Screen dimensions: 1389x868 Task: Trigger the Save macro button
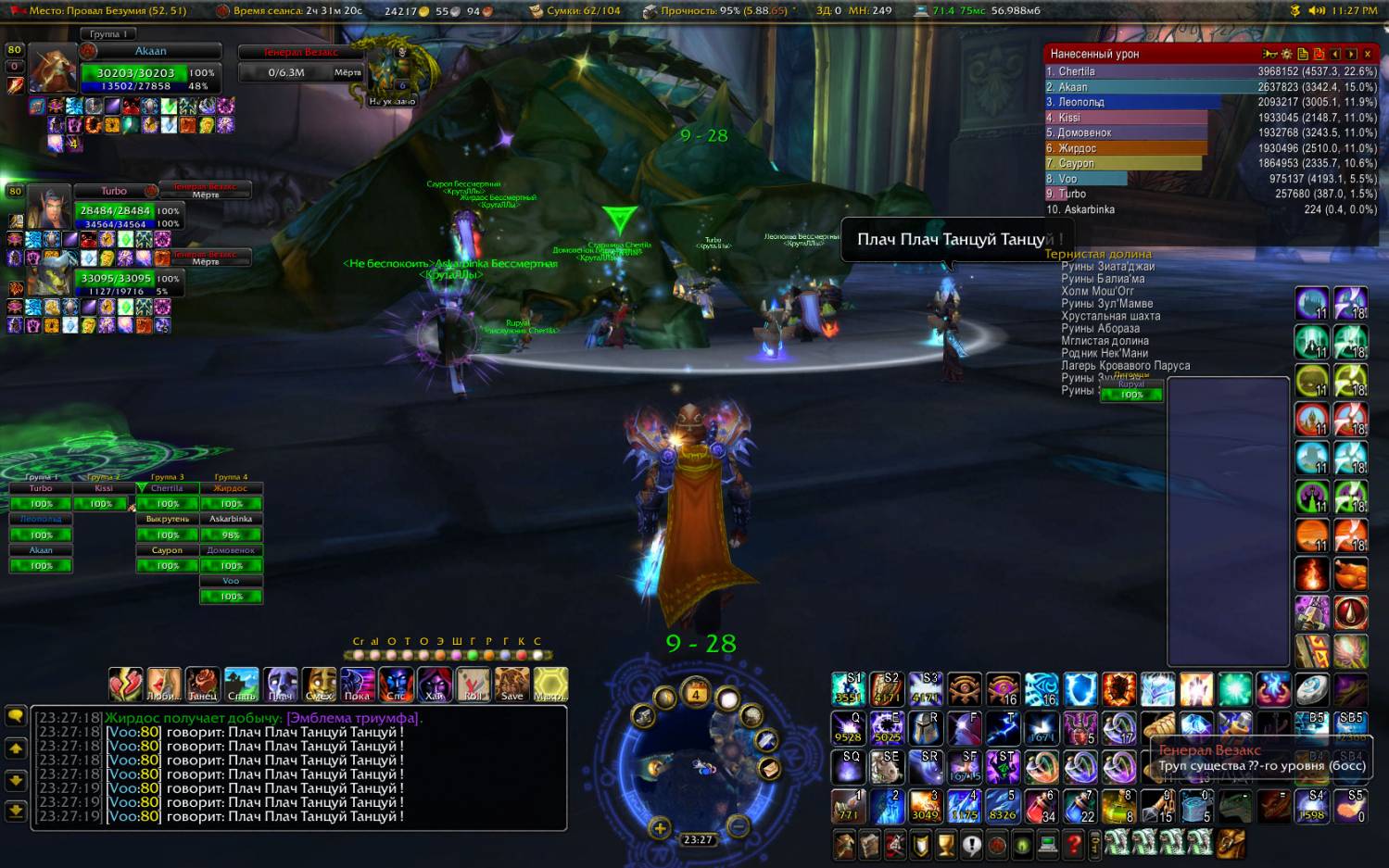point(511,684)
